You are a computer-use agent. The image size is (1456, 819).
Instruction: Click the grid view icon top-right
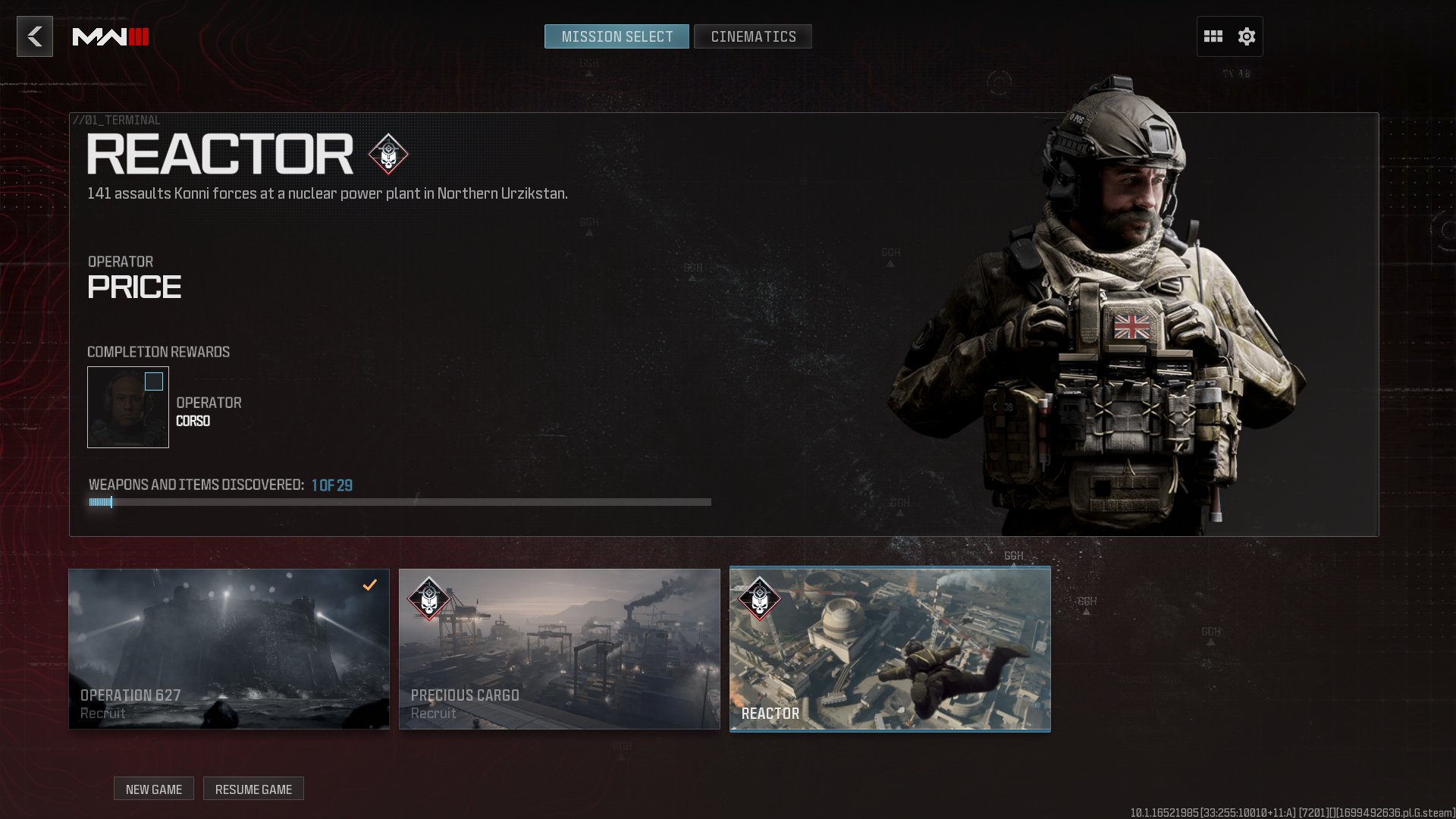(1214, 36)
